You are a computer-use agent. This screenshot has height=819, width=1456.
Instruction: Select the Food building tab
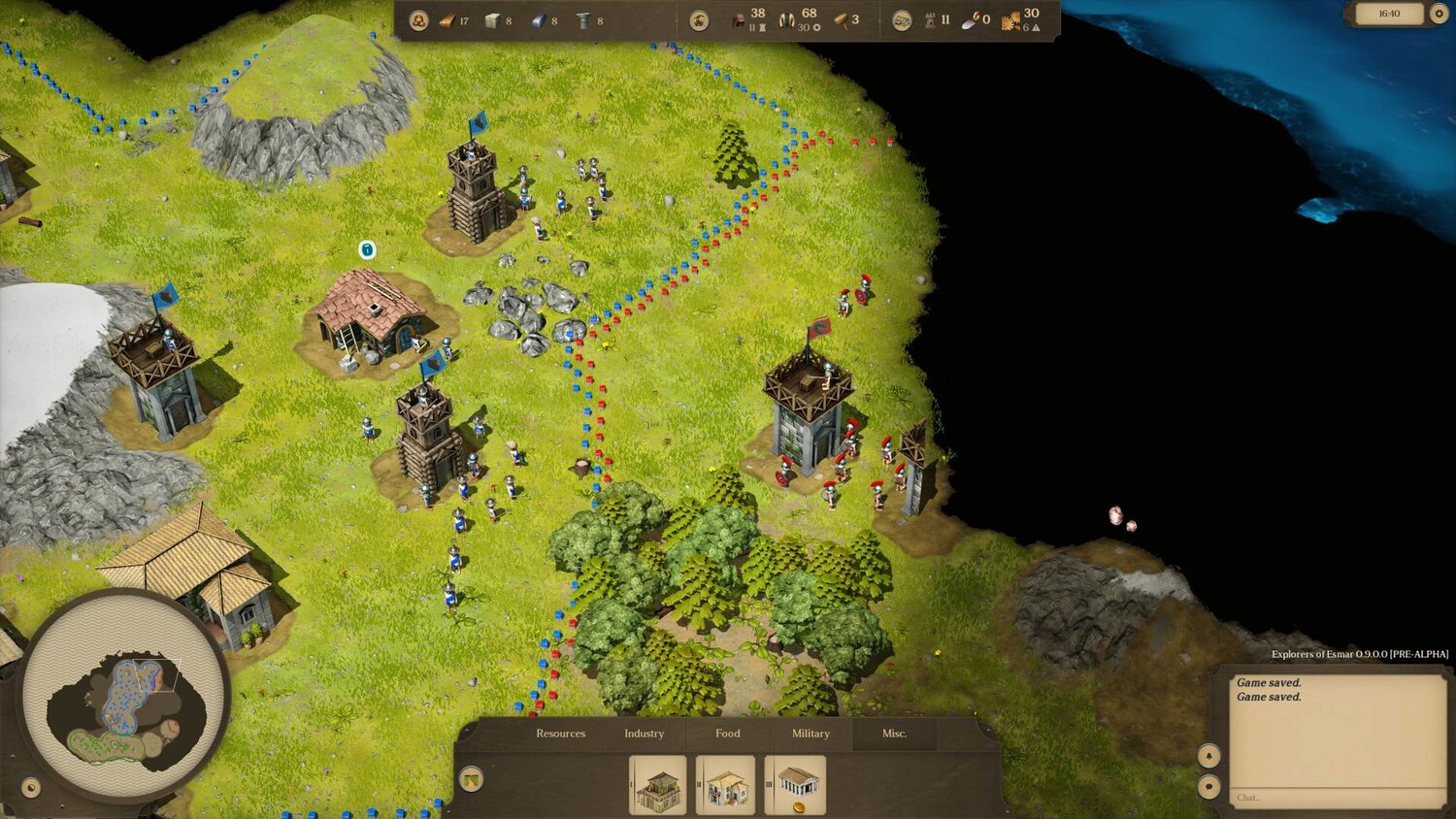click(x=727, y=734)
